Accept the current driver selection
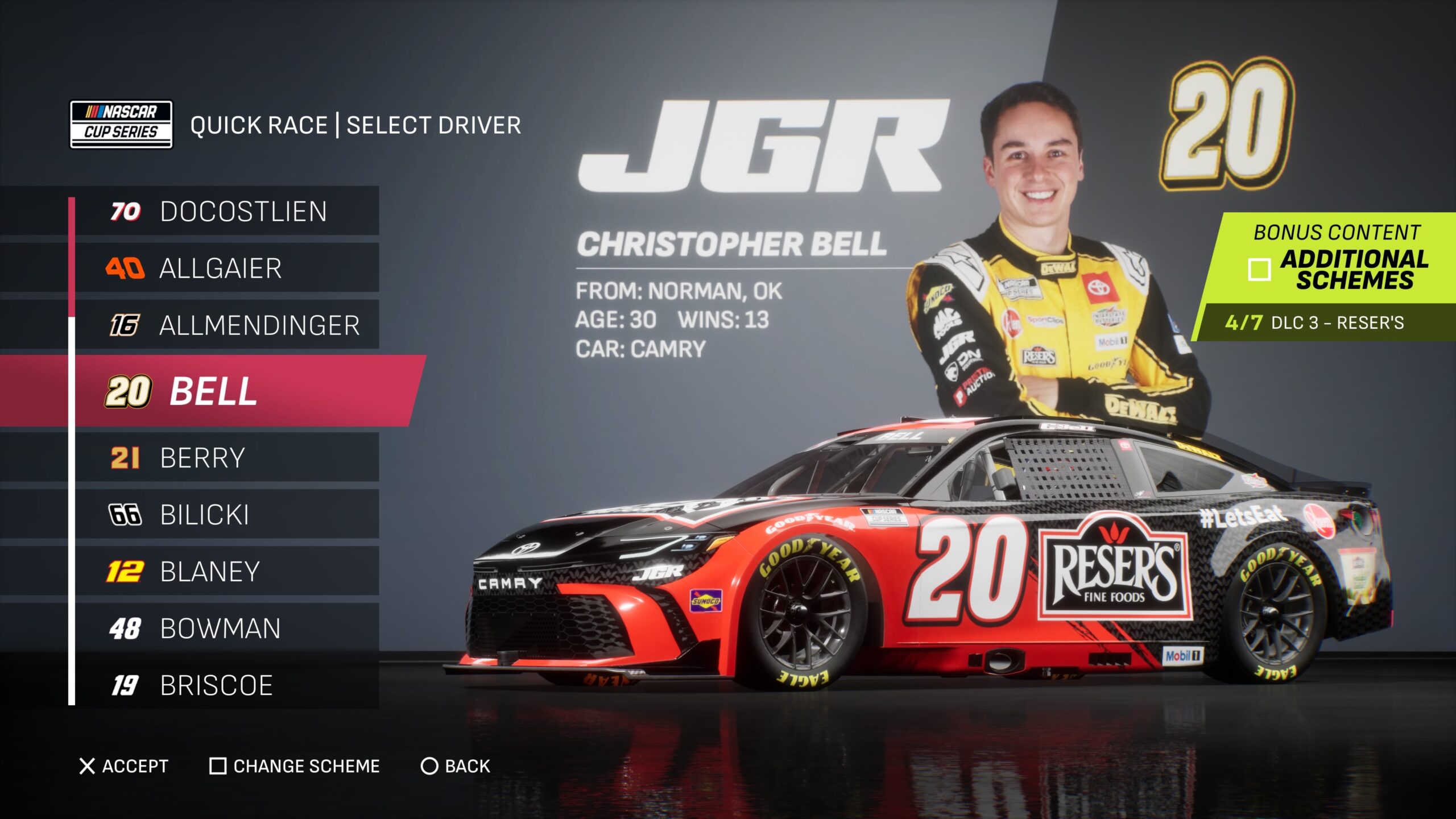Viewport: 1456px width, 819px height. [x=123, y=766]
